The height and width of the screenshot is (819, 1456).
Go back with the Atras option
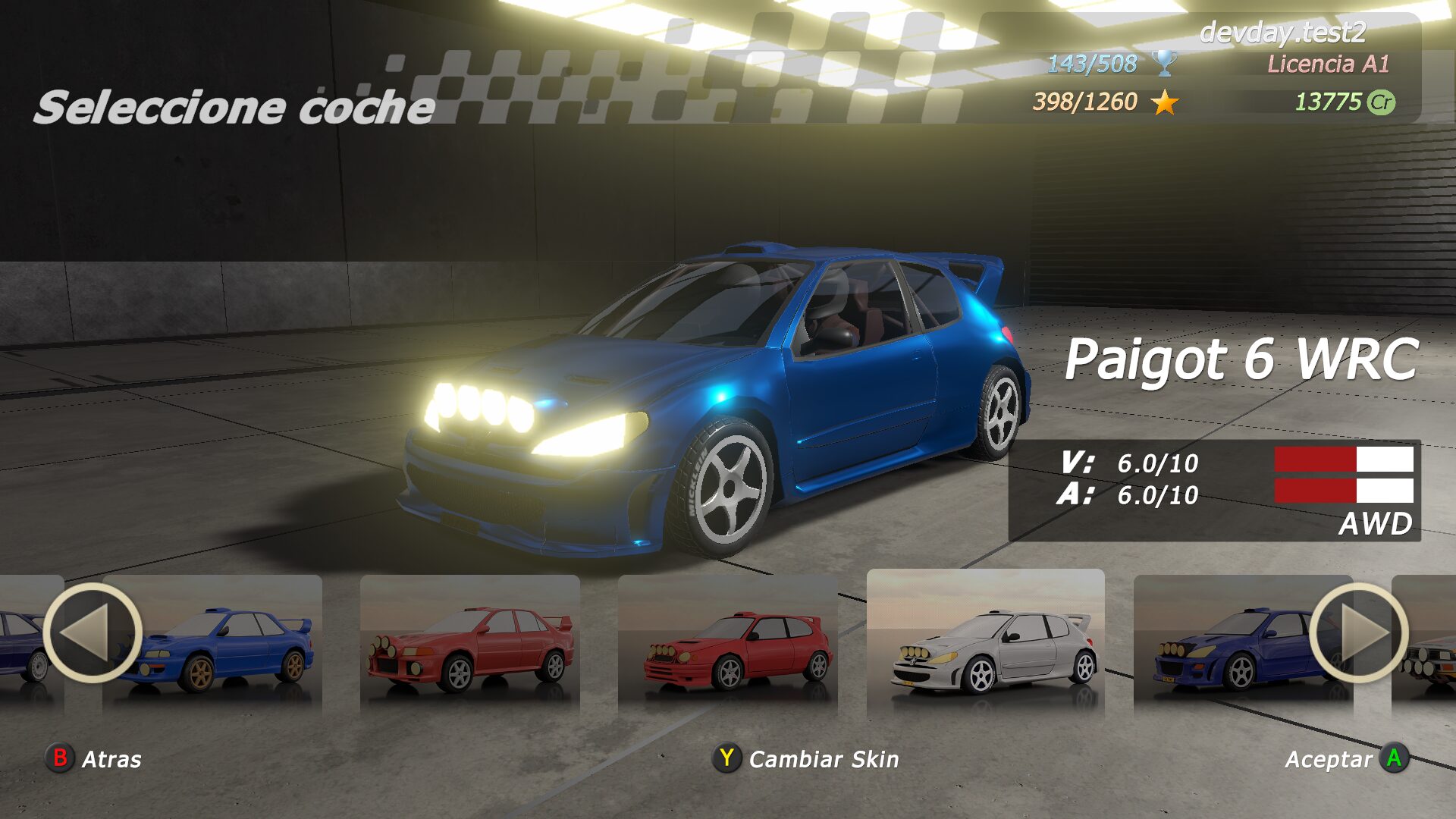pos(95,758)
